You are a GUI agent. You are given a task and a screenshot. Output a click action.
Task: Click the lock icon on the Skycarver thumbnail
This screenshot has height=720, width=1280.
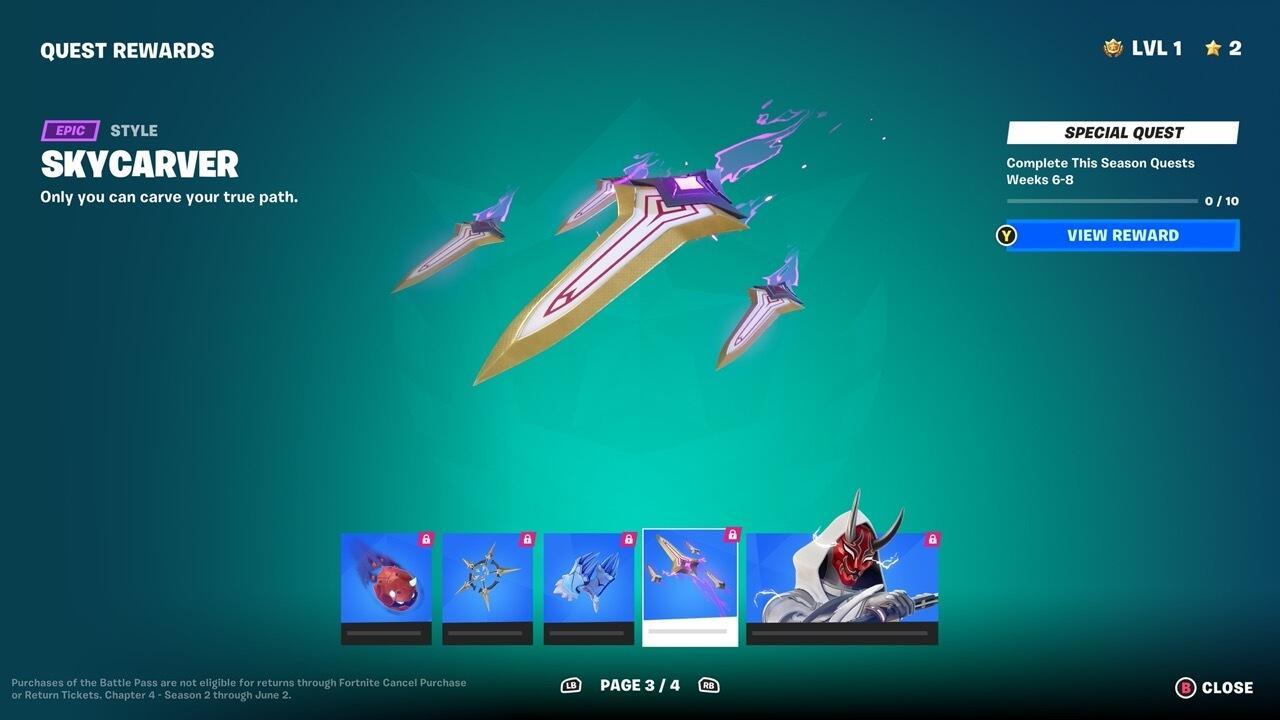click(731, 537)
